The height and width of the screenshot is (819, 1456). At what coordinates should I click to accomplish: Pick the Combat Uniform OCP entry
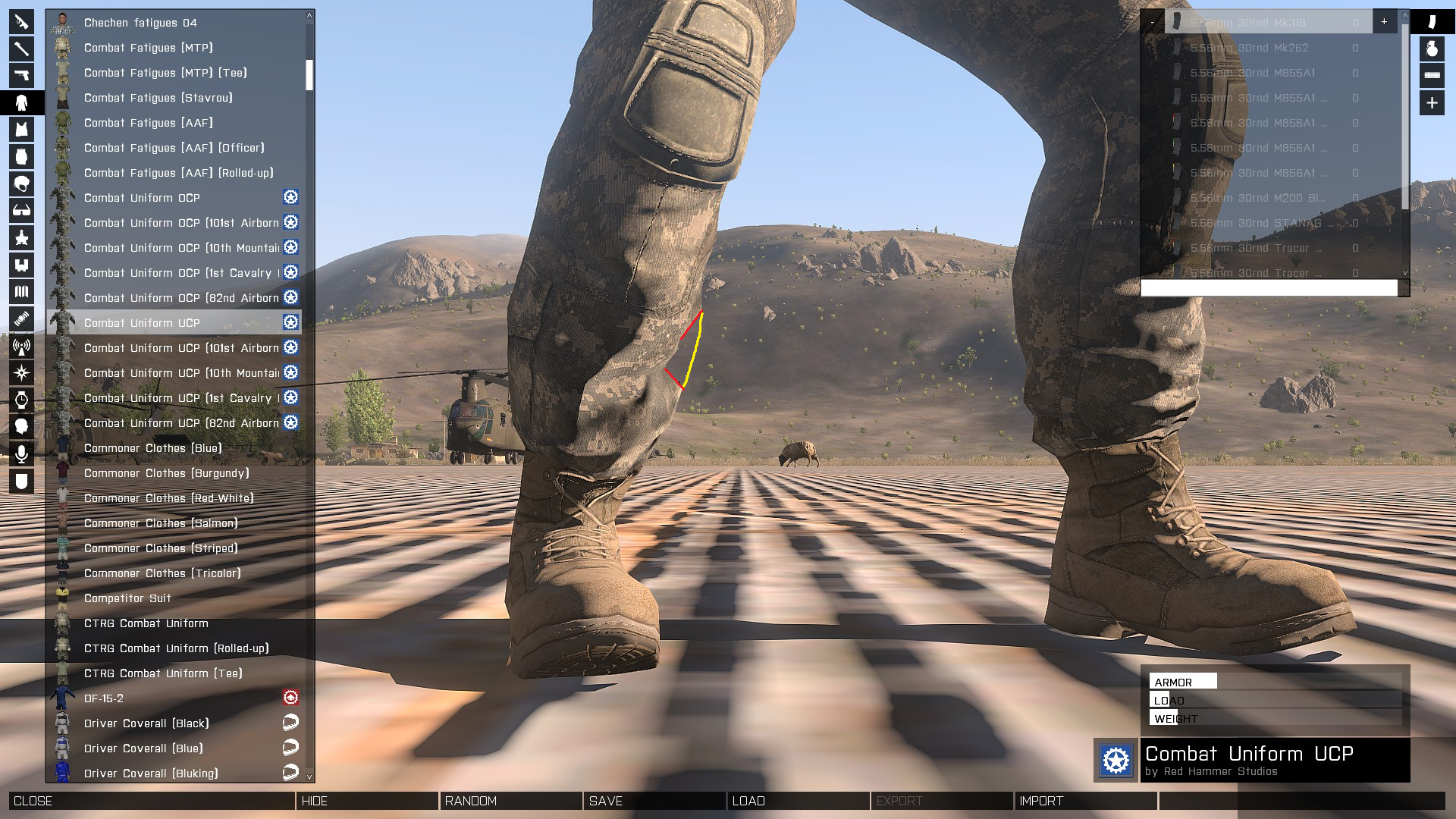coord(142,198)
